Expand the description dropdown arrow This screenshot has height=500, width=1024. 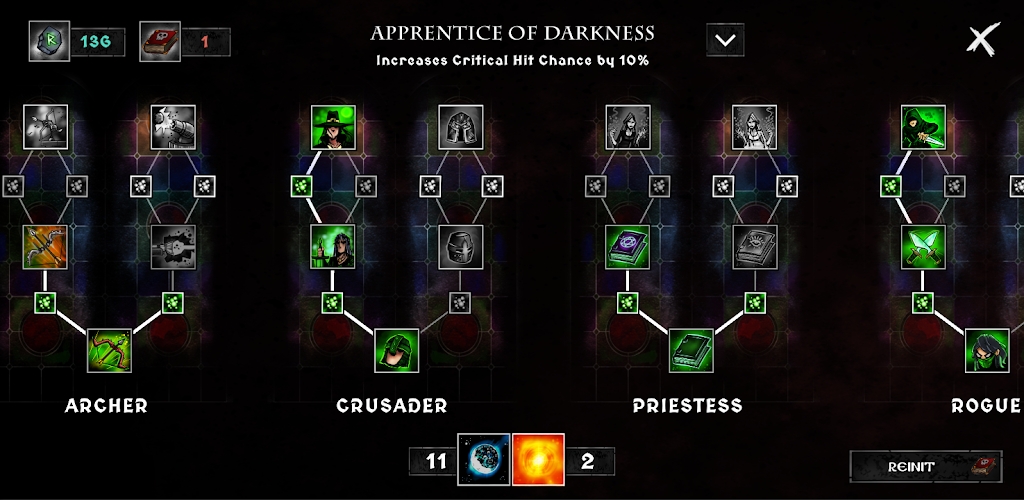[725, 40]
